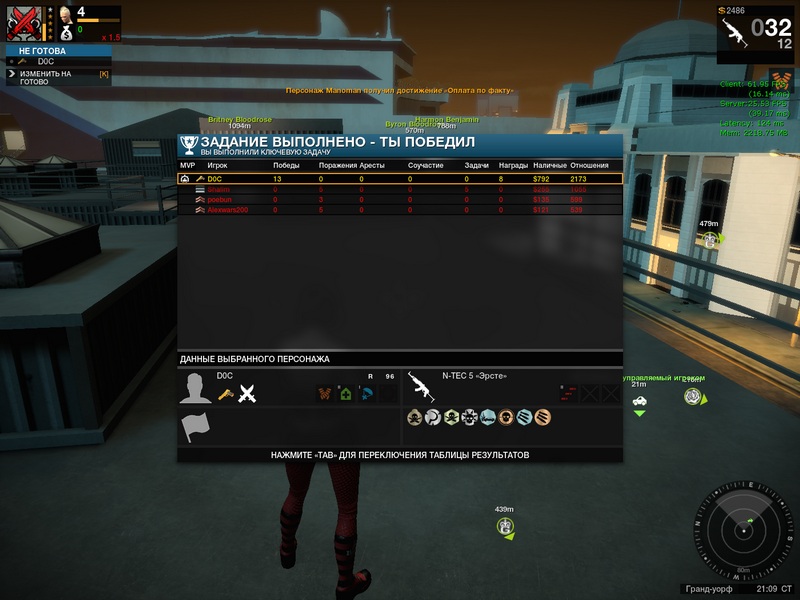Select the crossed swords faction icon in character details
The height and width of the screenshot is (600, 800).
pos(248,394)
